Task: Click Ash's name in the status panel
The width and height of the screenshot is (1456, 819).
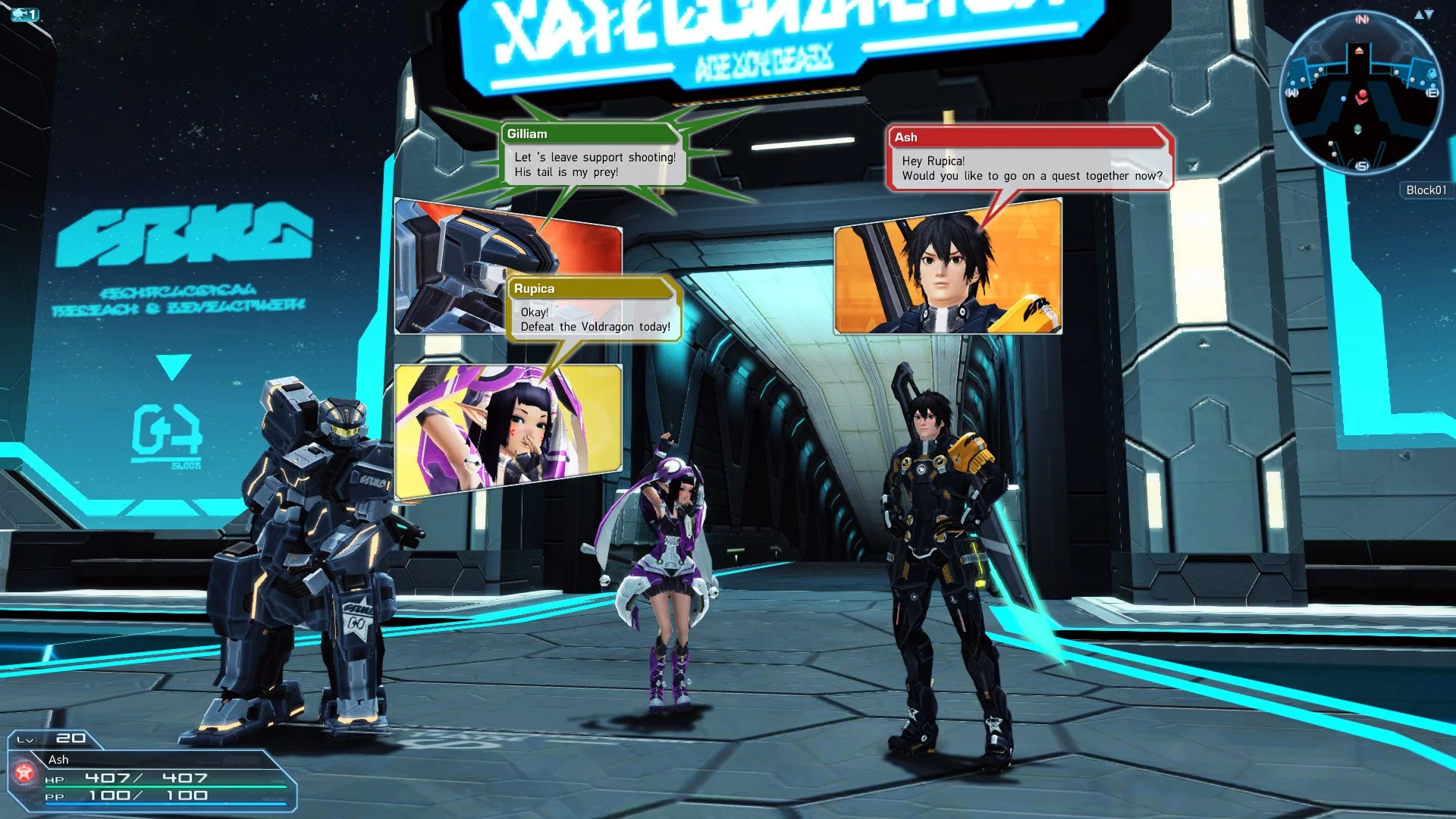Action: click(58, 759)
